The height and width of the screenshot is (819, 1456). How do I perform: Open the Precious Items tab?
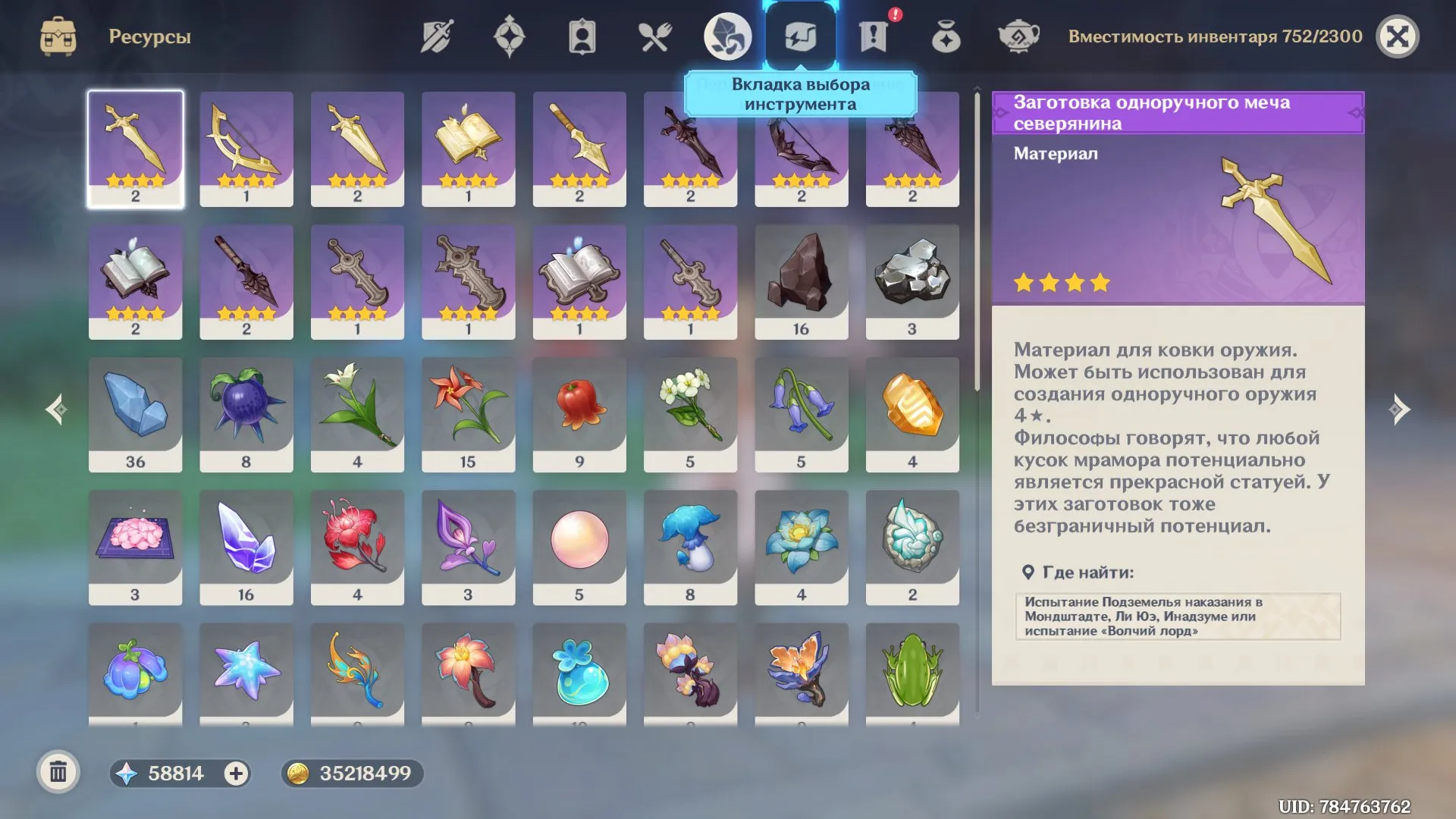946,34
